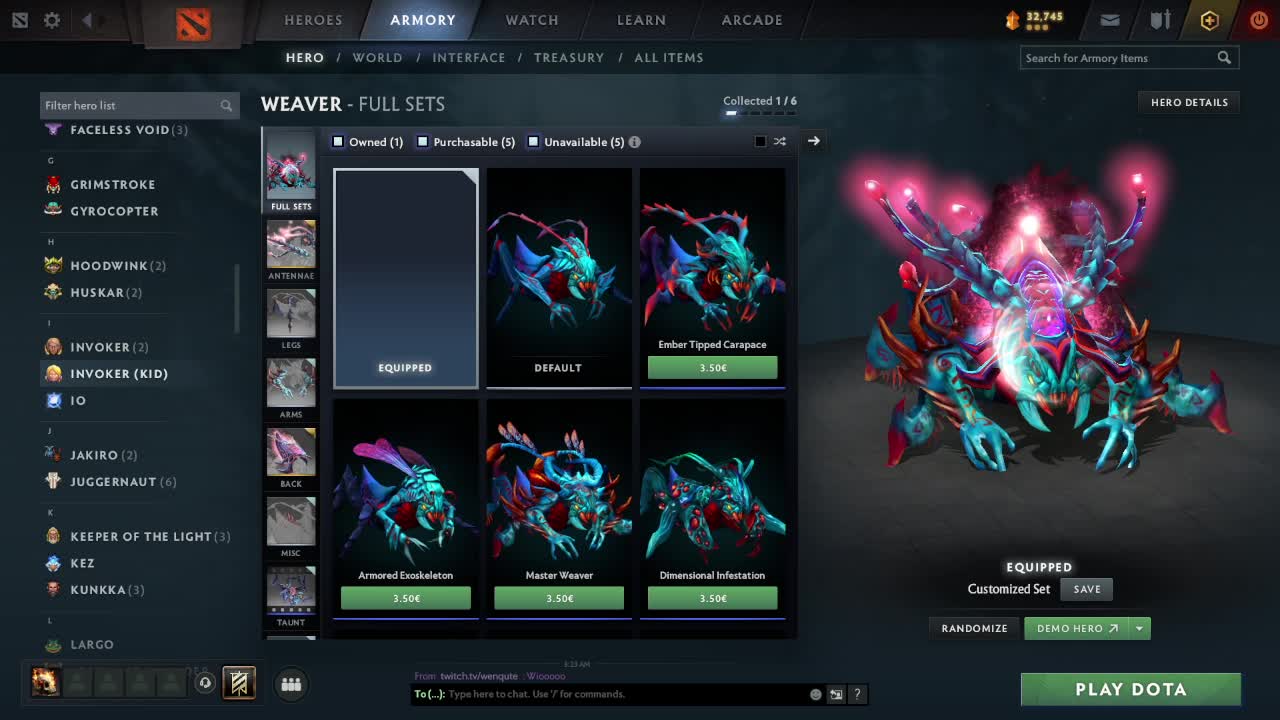
Task: Select Juggernaut in the hero list
Action: click(x=113, y=482)
